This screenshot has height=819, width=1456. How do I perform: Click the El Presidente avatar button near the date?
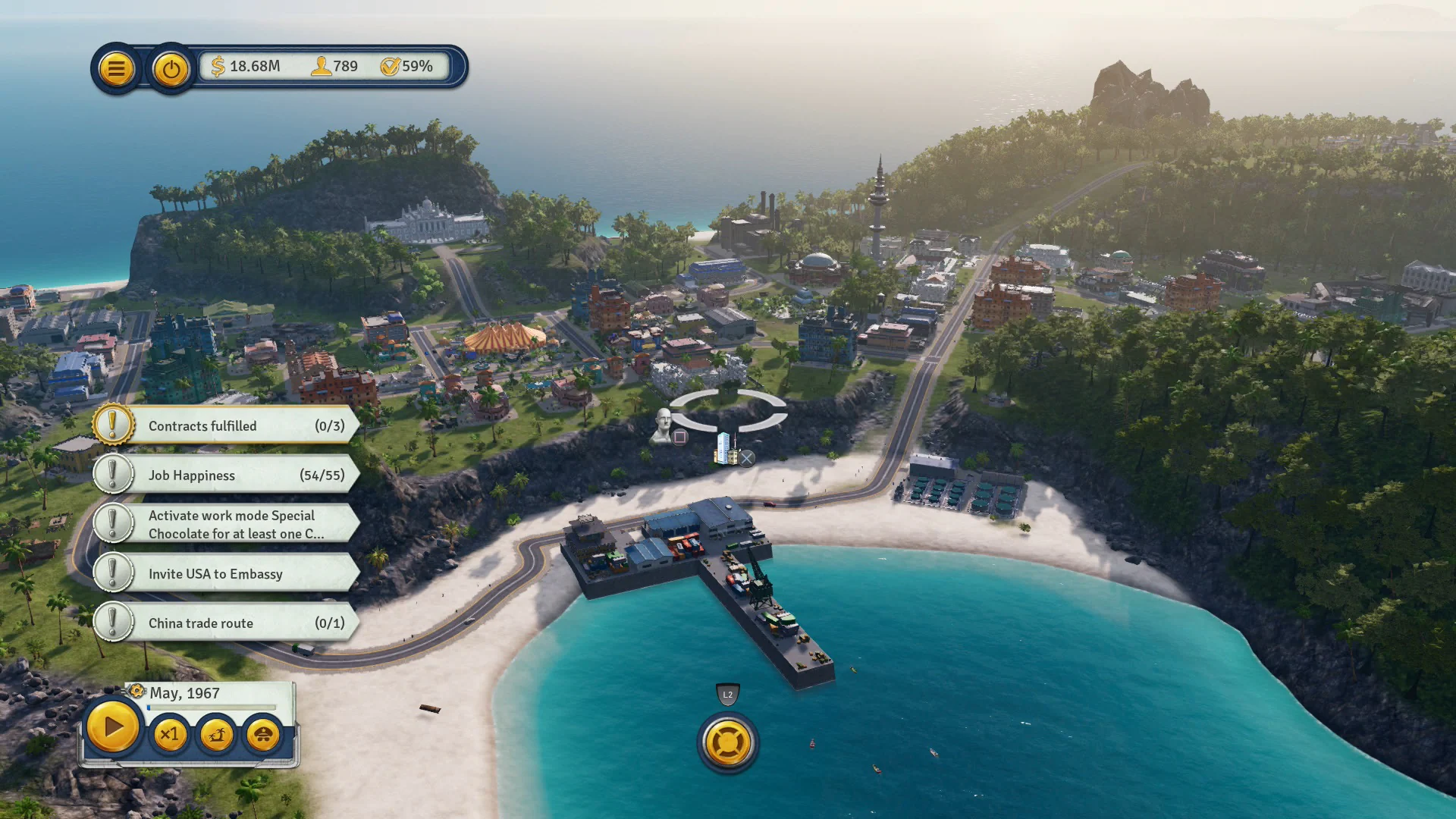(262, 733)
